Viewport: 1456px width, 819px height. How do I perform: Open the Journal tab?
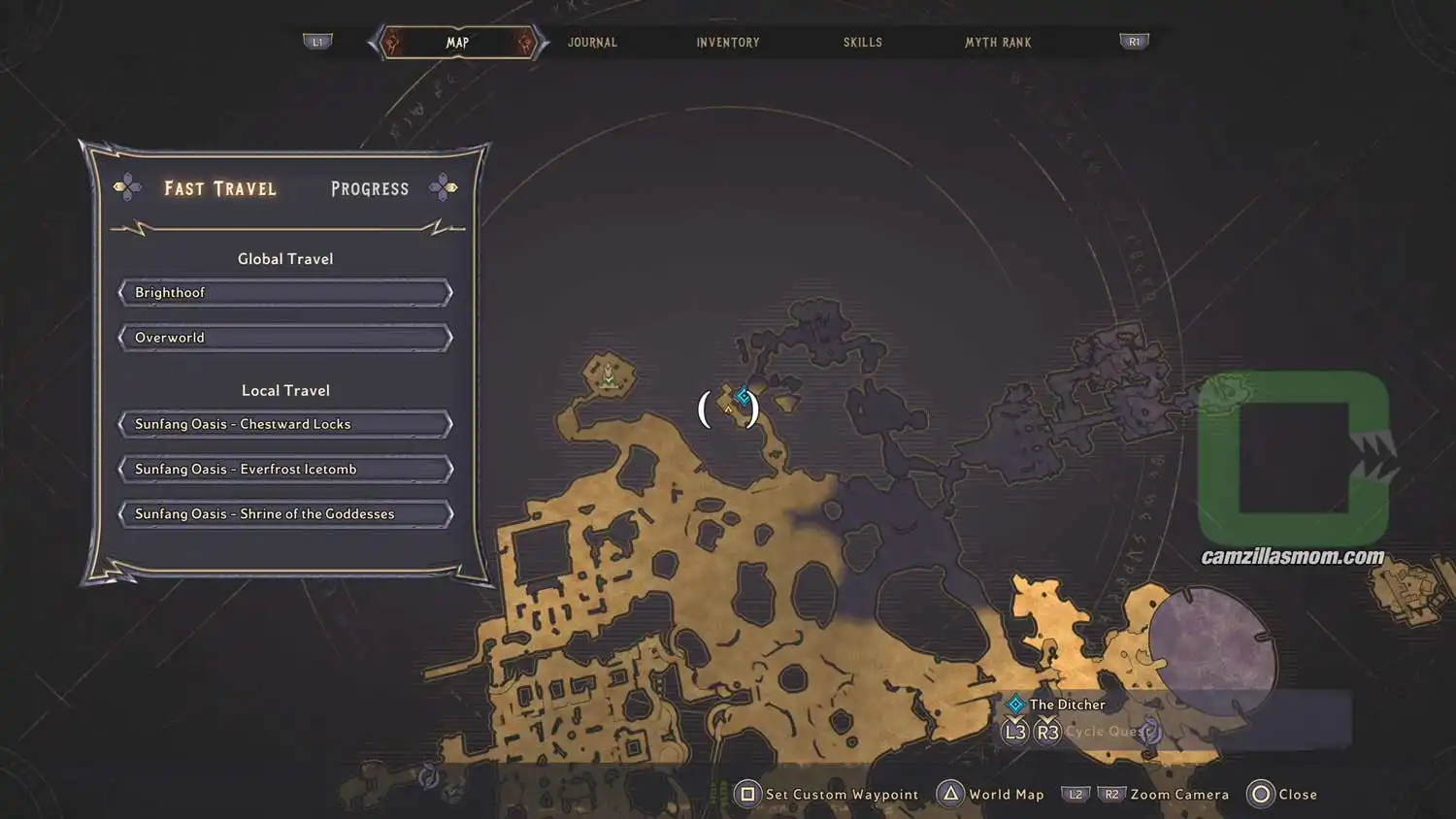click(592, 42)
